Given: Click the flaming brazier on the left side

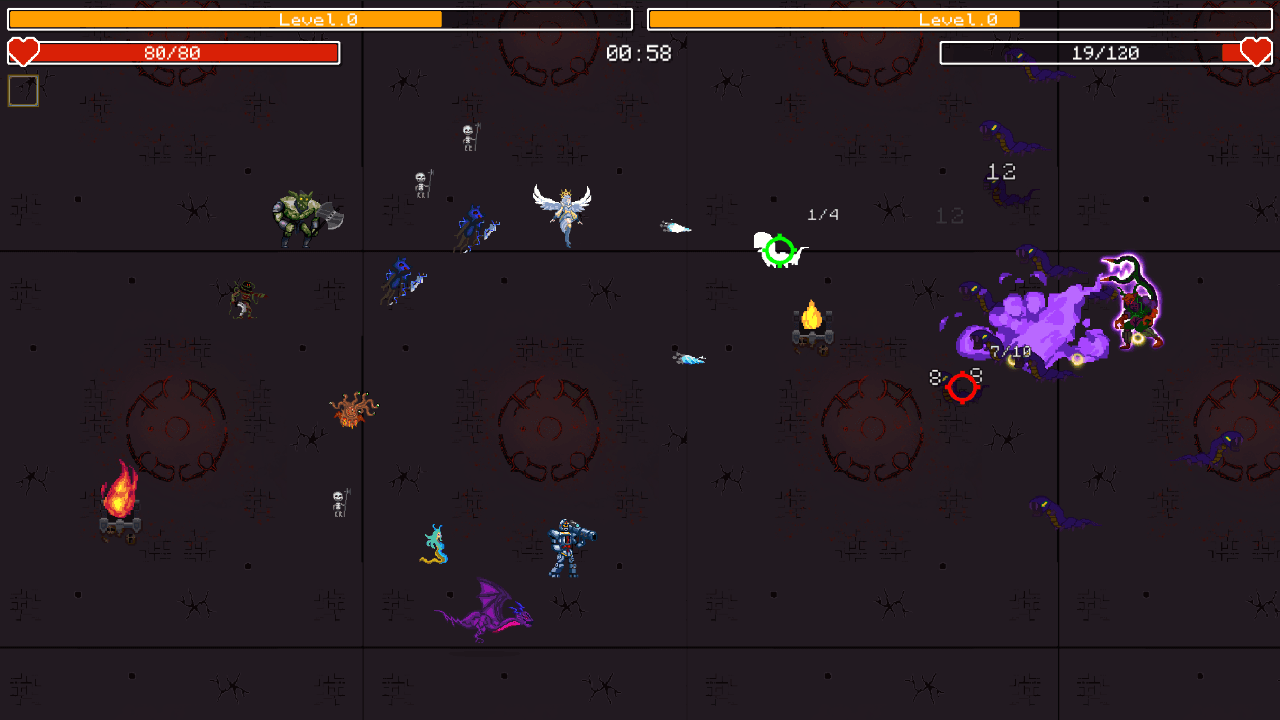Looking at the screenshot, I should click(122, 505).
